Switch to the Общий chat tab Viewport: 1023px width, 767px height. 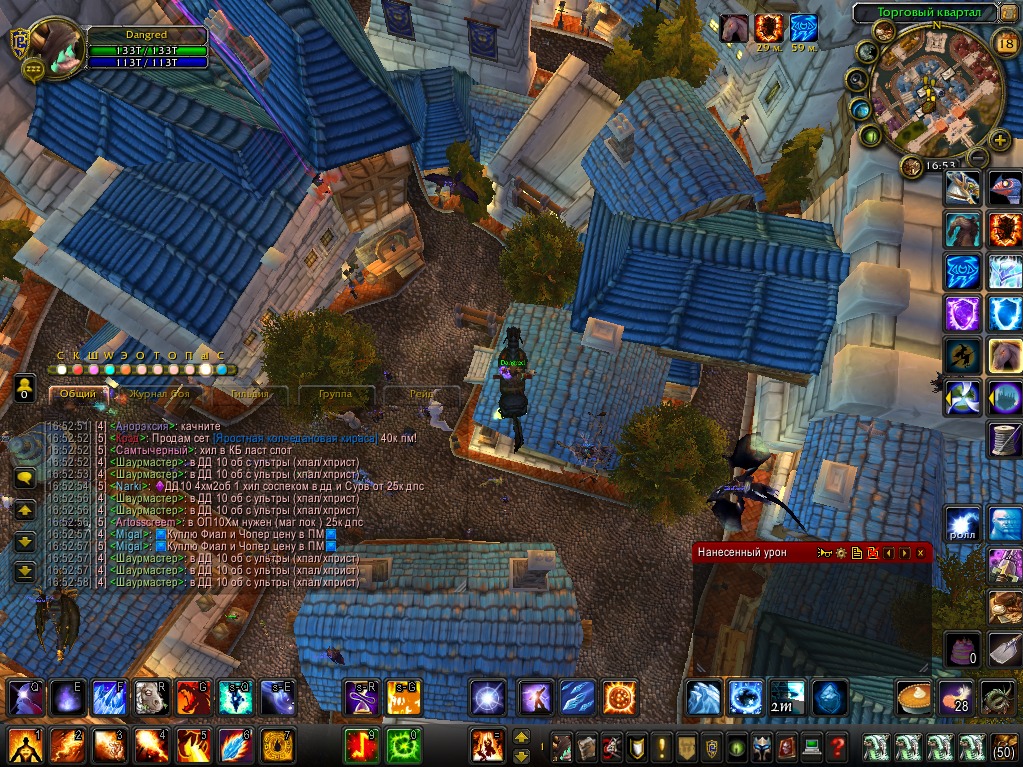pyautogui.click(x=77, y=394)
